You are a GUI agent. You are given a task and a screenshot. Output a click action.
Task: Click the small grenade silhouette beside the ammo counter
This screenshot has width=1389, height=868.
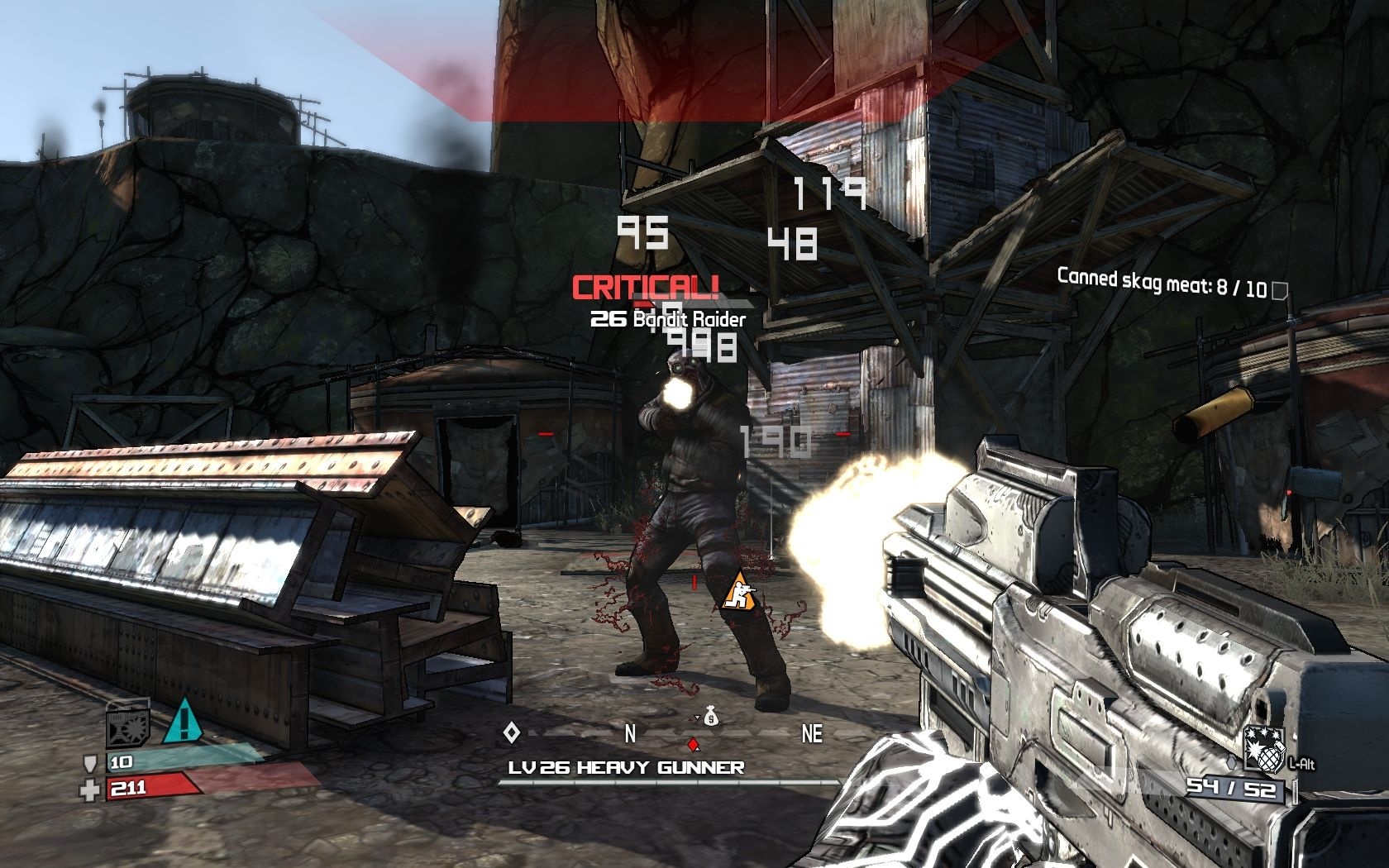click(x=1232, y=762)
